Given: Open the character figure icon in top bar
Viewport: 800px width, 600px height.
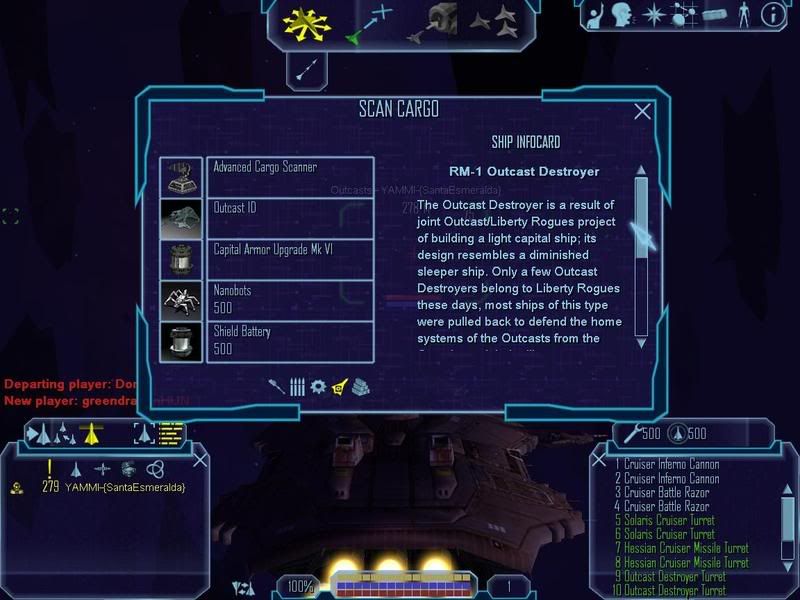Looking at the screenshot, I should click(742, 14).
